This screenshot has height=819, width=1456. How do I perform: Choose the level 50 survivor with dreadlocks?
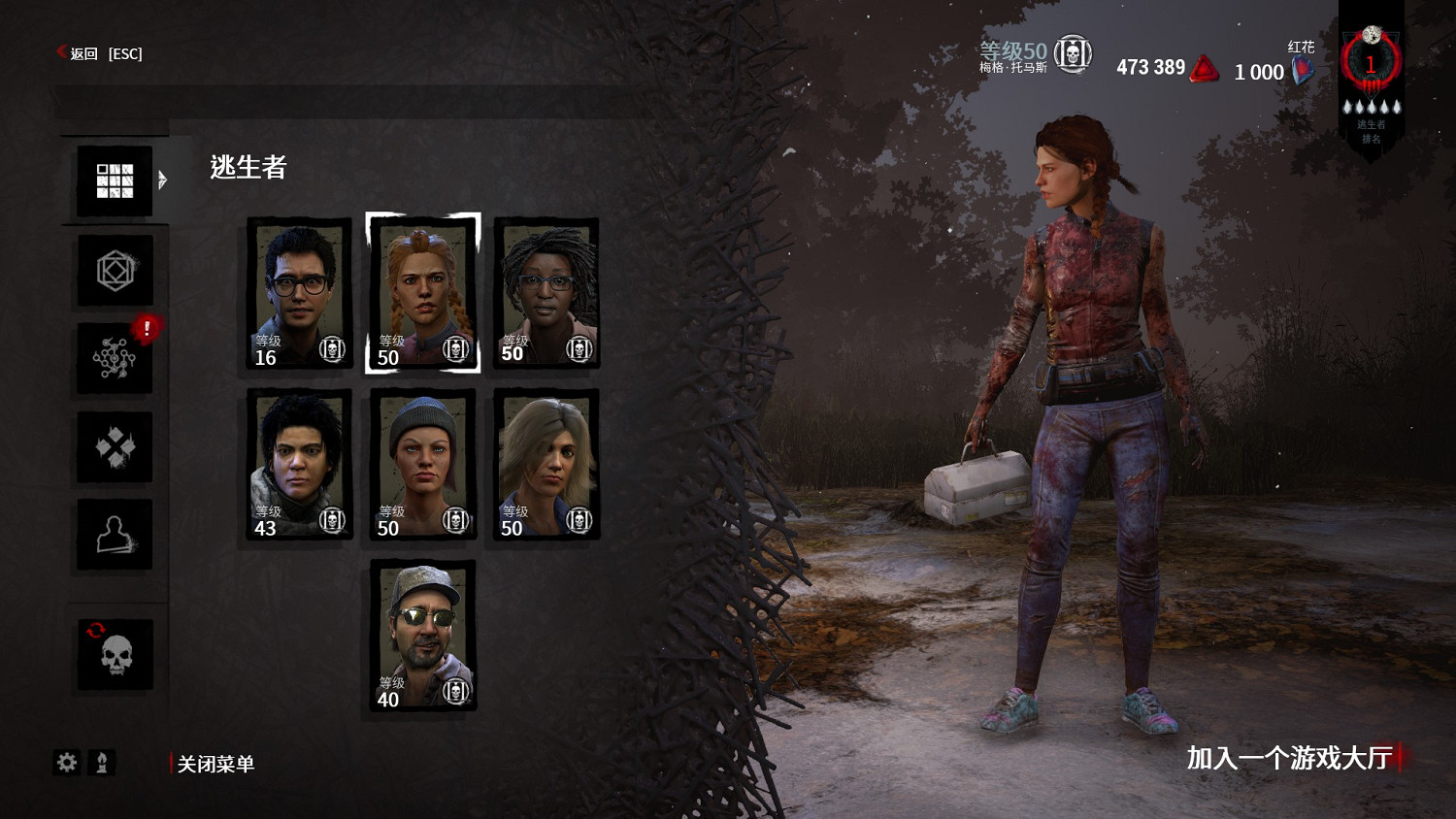pyautogui.click(x=546, y=293)
